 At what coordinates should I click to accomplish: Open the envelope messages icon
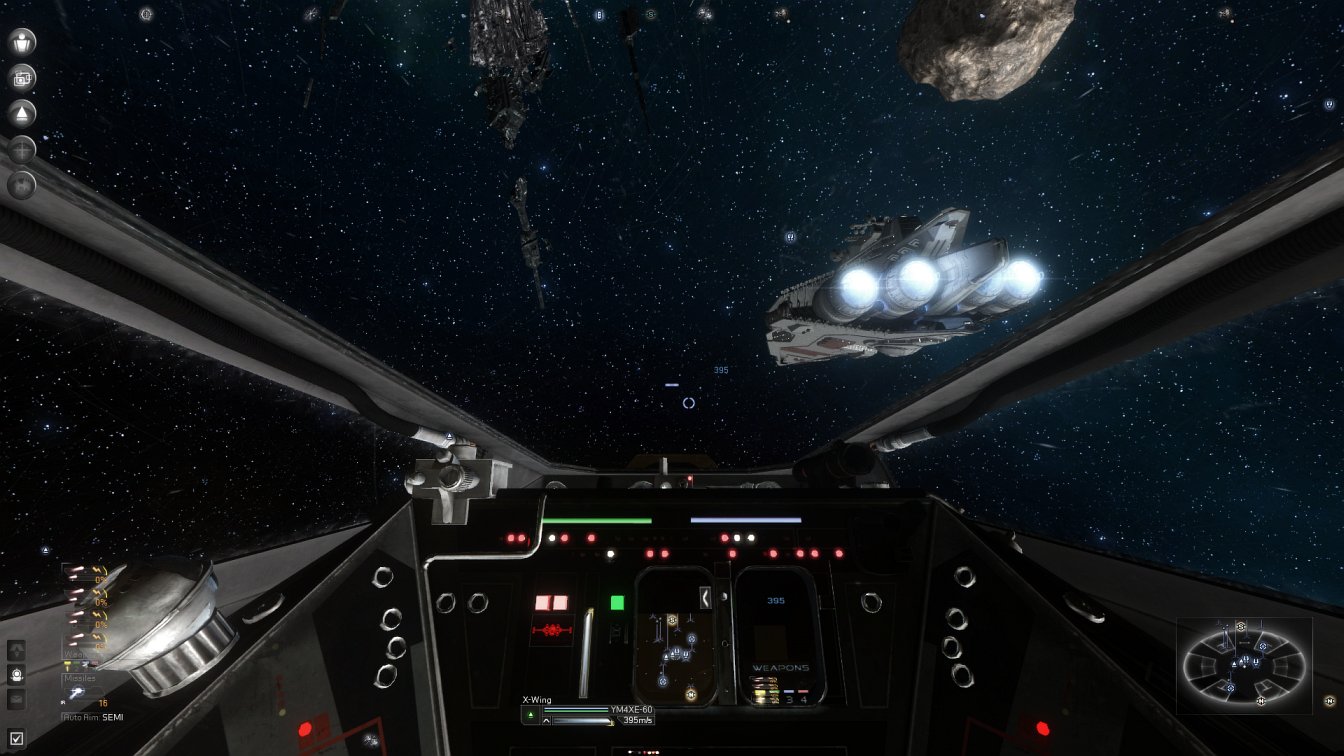(16, 700)
